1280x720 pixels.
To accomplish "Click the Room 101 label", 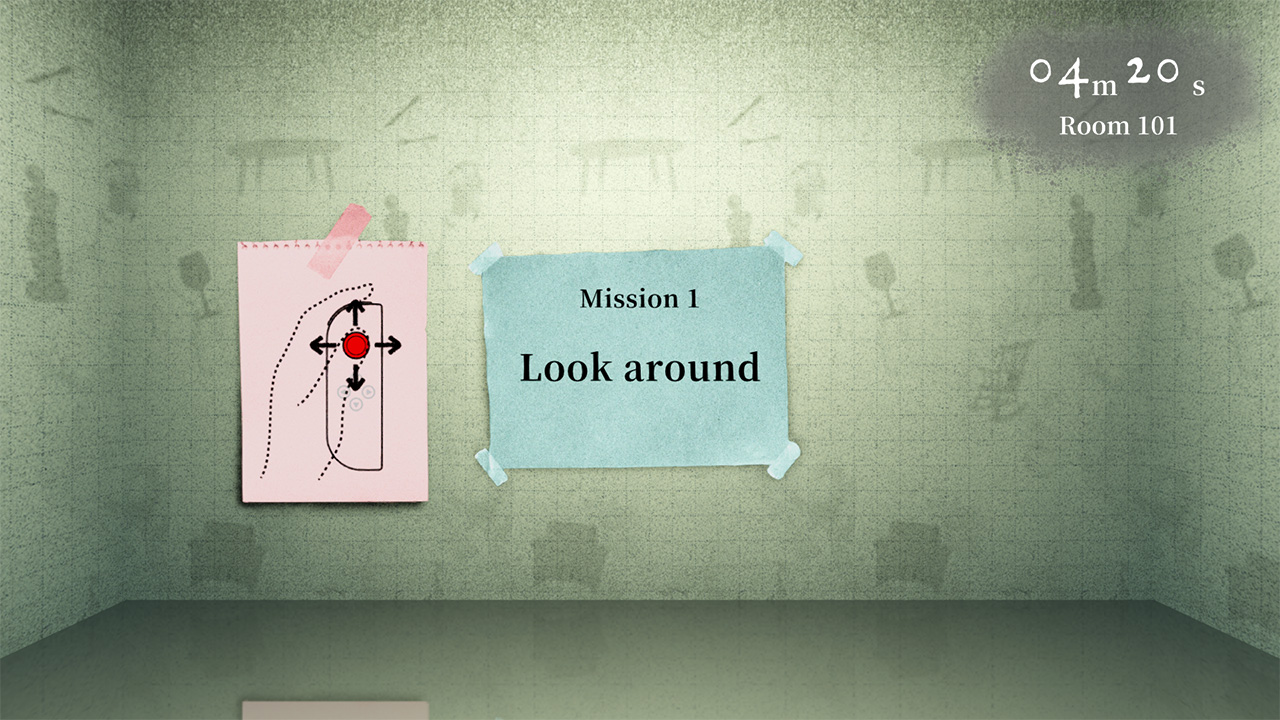I will [1117, 126].
